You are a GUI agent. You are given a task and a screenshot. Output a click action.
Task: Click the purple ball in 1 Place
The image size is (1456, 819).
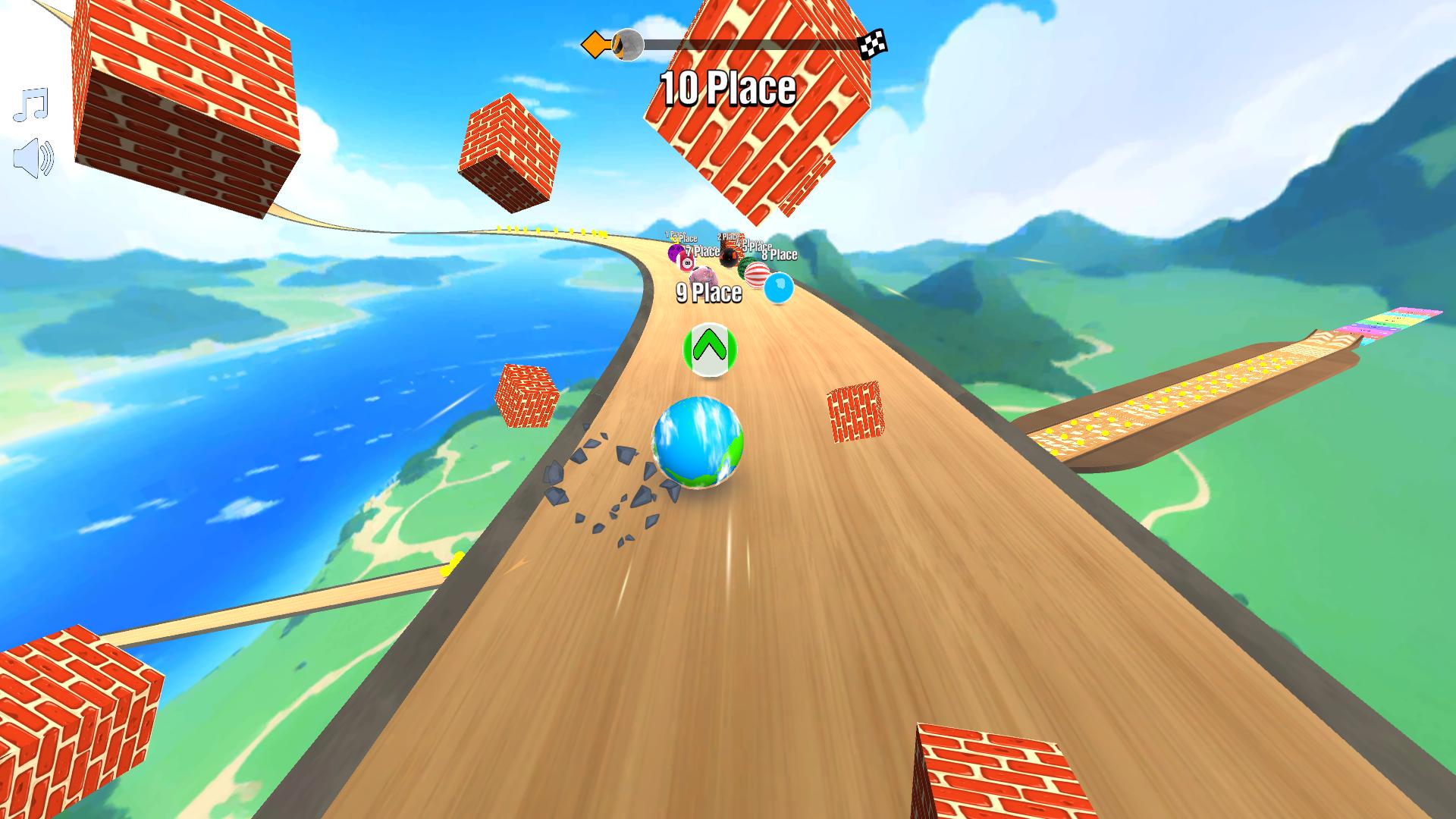pyautogui.click(x=673, y=253)
